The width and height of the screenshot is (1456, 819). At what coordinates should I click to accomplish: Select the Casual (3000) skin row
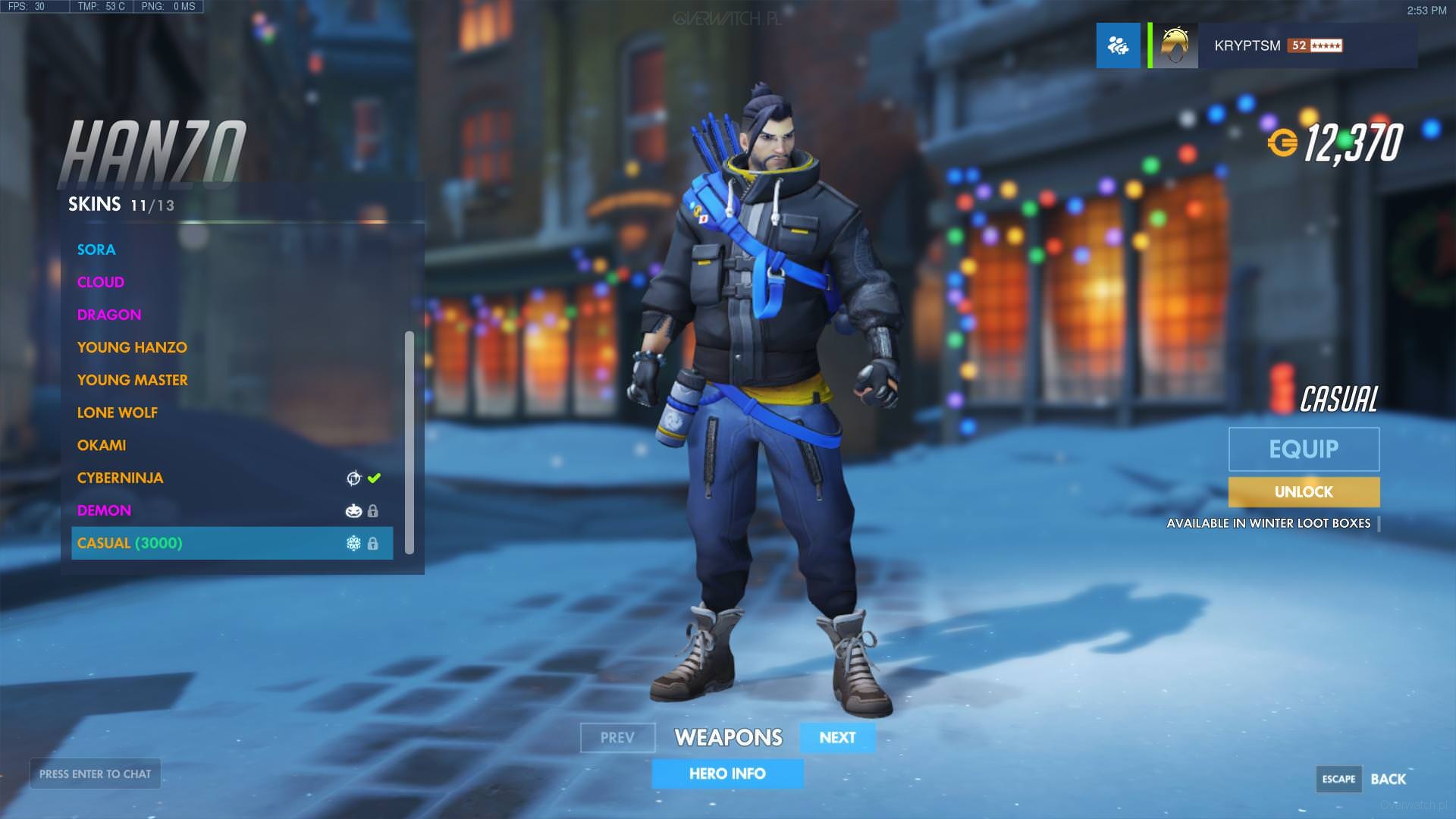[231, 543]
